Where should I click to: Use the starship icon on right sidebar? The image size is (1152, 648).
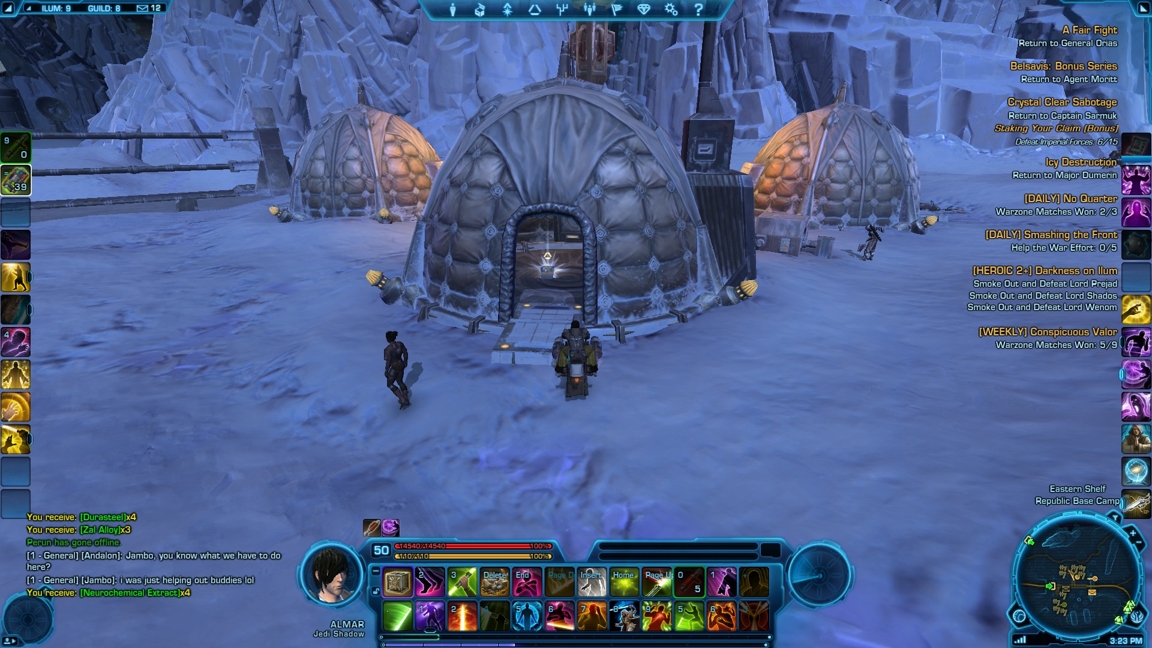tap(1136, 503)
